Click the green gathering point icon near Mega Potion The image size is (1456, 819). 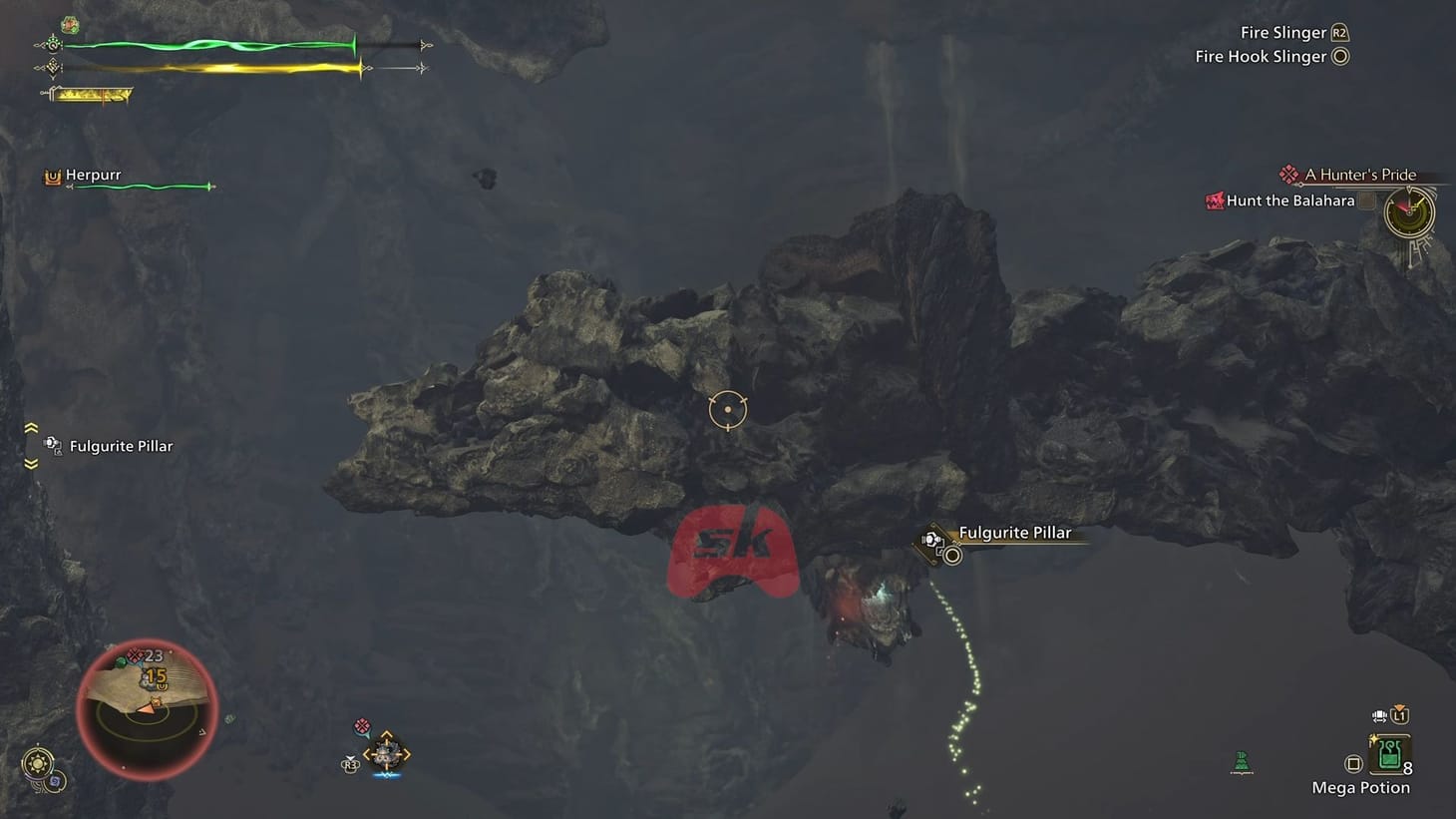[x=1242, y=761]
